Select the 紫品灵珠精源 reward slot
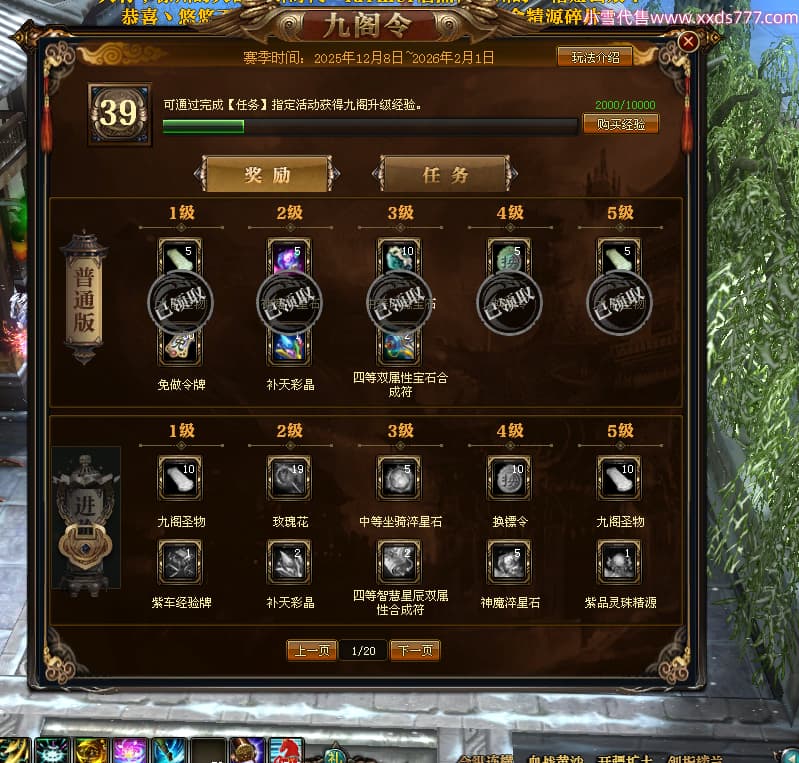 tap(620, 562)
